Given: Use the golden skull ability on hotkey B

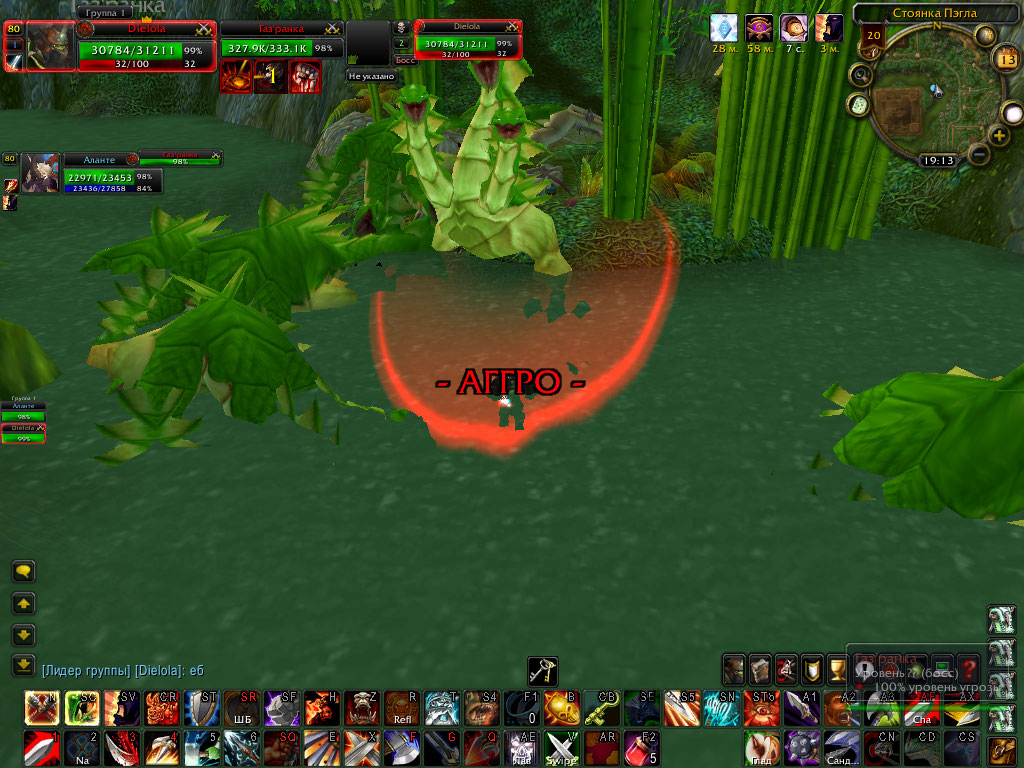Looking at the screenshot, I should pos(561,707).
